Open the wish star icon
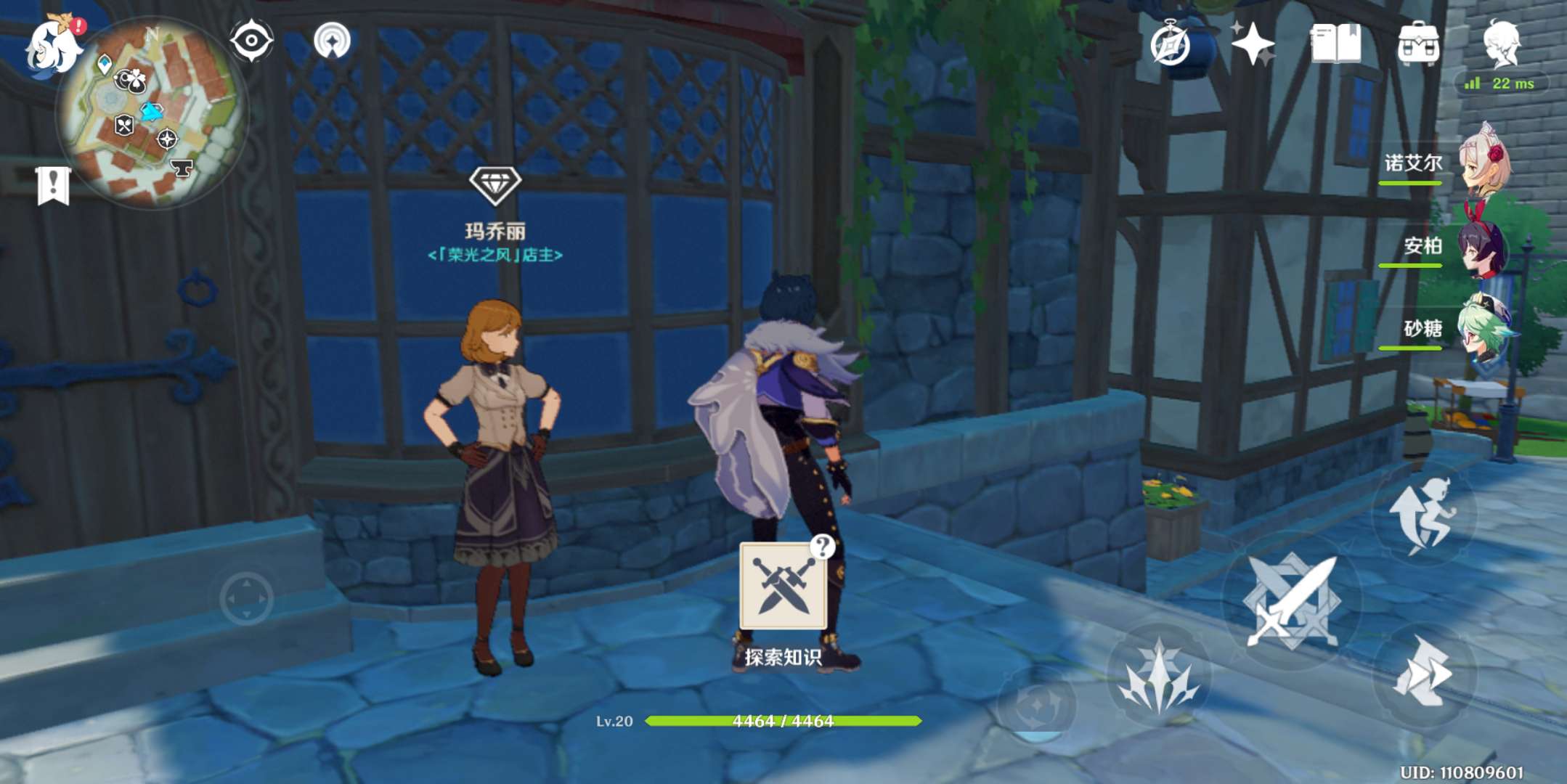The image size is (1567, 784). (1252, 44)
